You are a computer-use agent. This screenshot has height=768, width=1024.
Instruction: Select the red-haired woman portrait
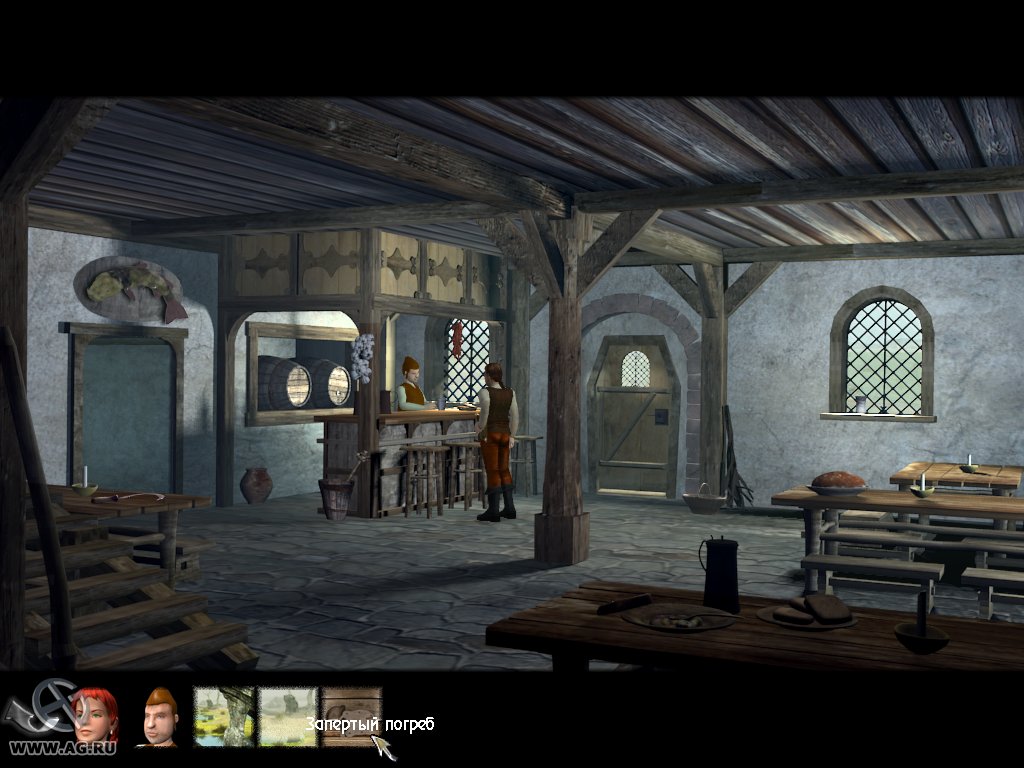(x=95, y=714)
